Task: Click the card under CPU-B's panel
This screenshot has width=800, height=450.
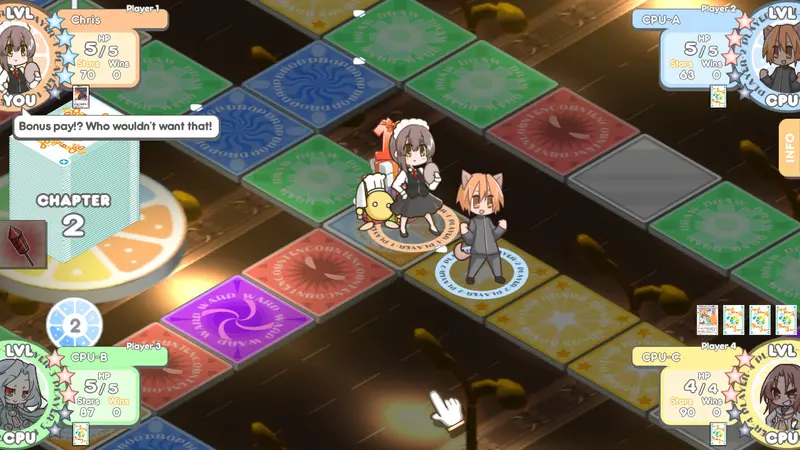Action: (x=81, y=433)
